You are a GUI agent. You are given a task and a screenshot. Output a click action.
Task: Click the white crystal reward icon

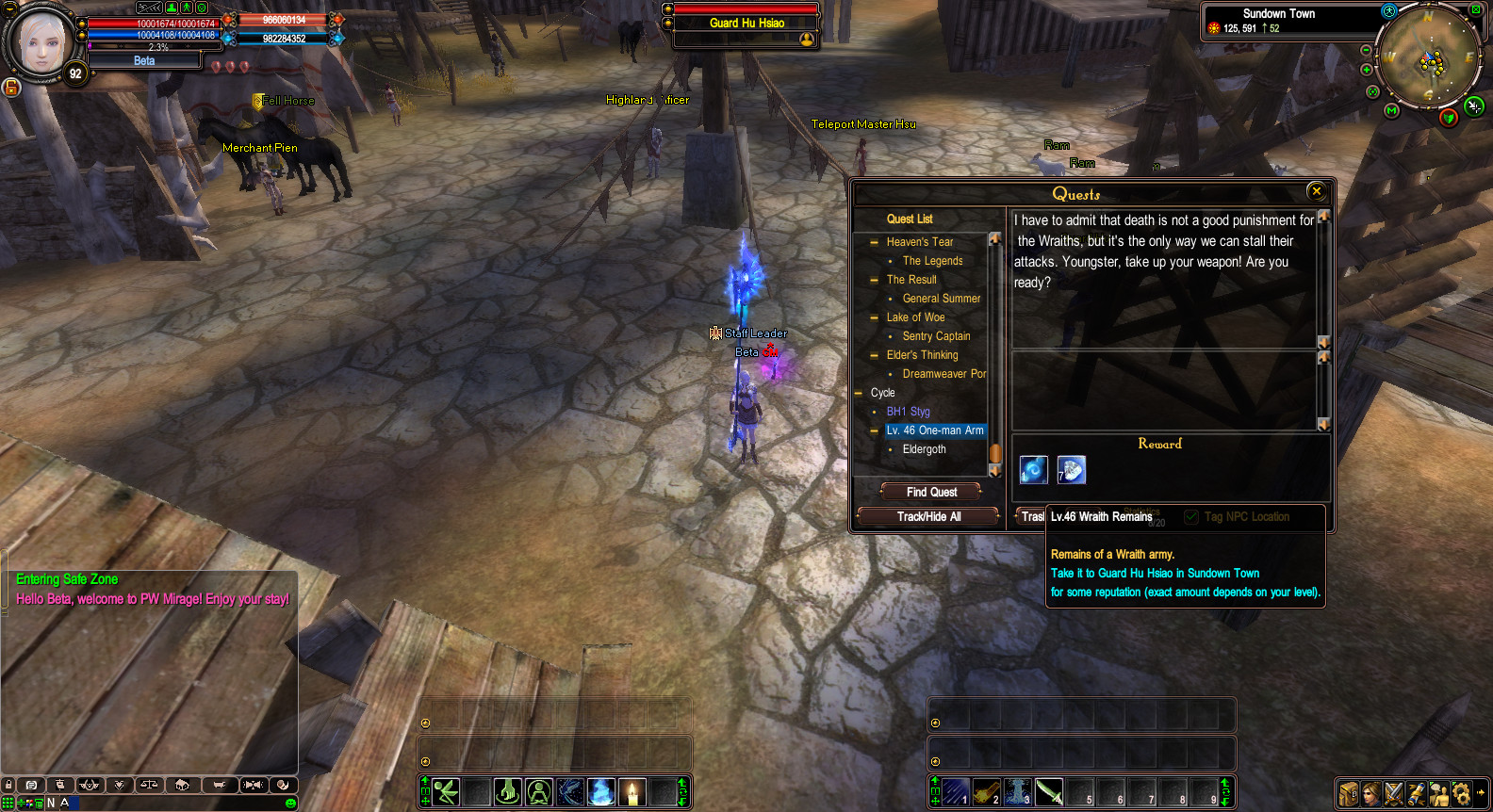point(1072,469)
